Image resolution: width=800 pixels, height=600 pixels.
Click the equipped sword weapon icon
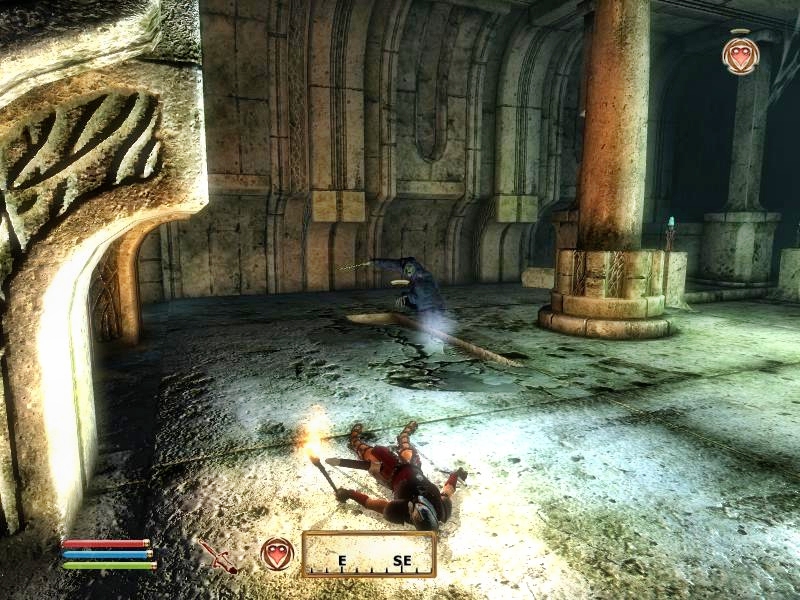[217, 556]
